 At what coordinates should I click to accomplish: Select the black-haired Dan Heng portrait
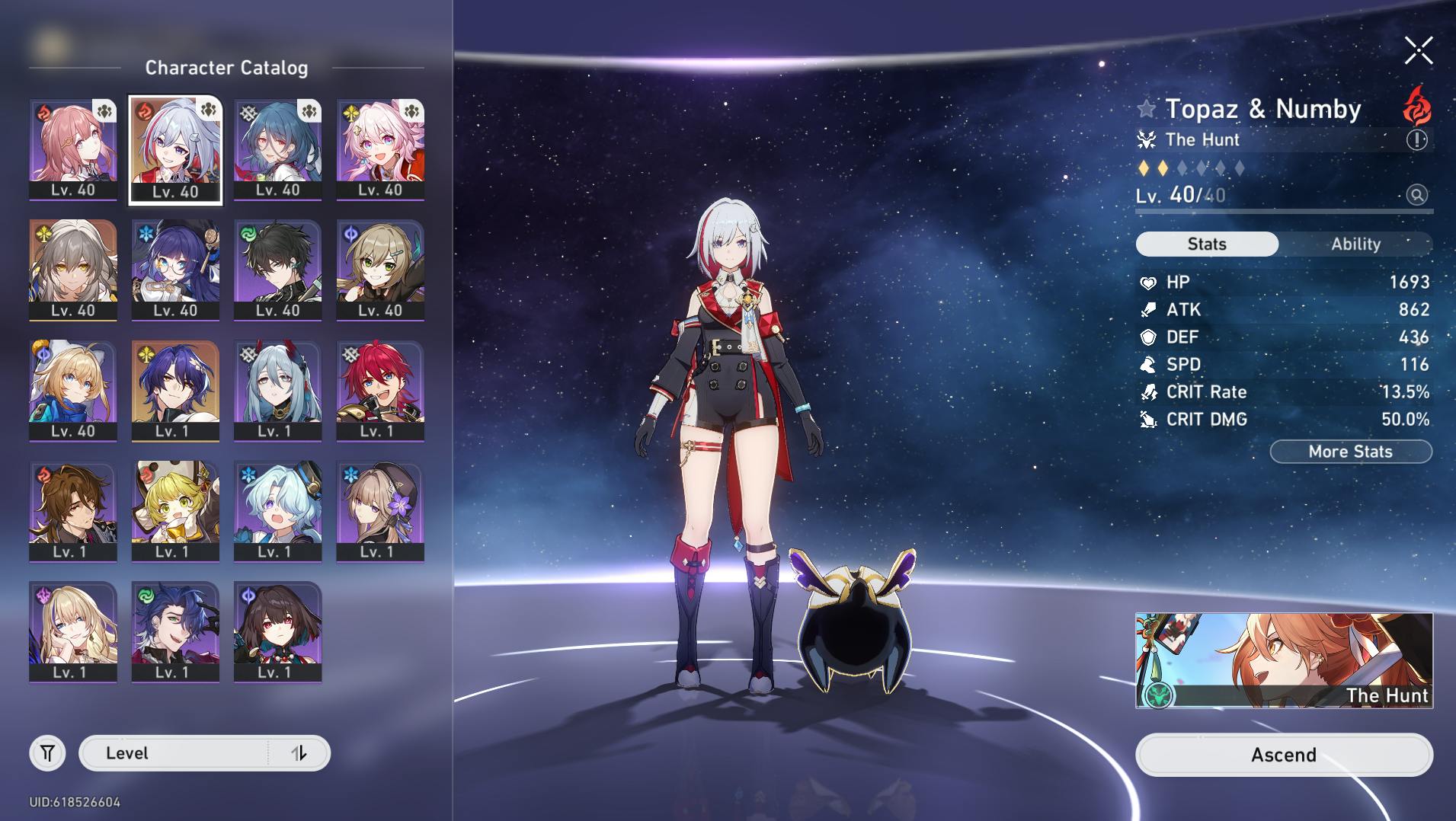(277, 270)
